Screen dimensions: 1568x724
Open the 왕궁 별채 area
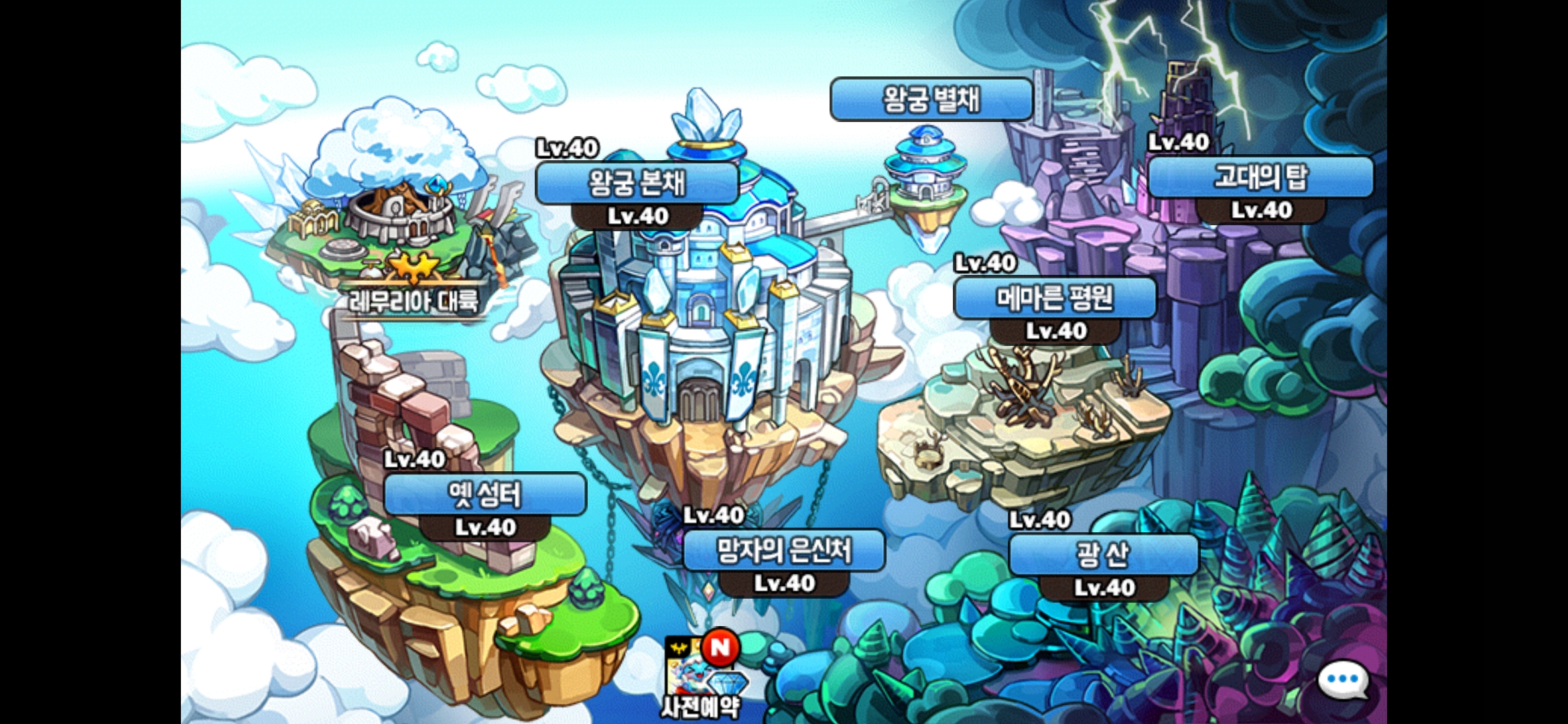[x=931, y=100]
